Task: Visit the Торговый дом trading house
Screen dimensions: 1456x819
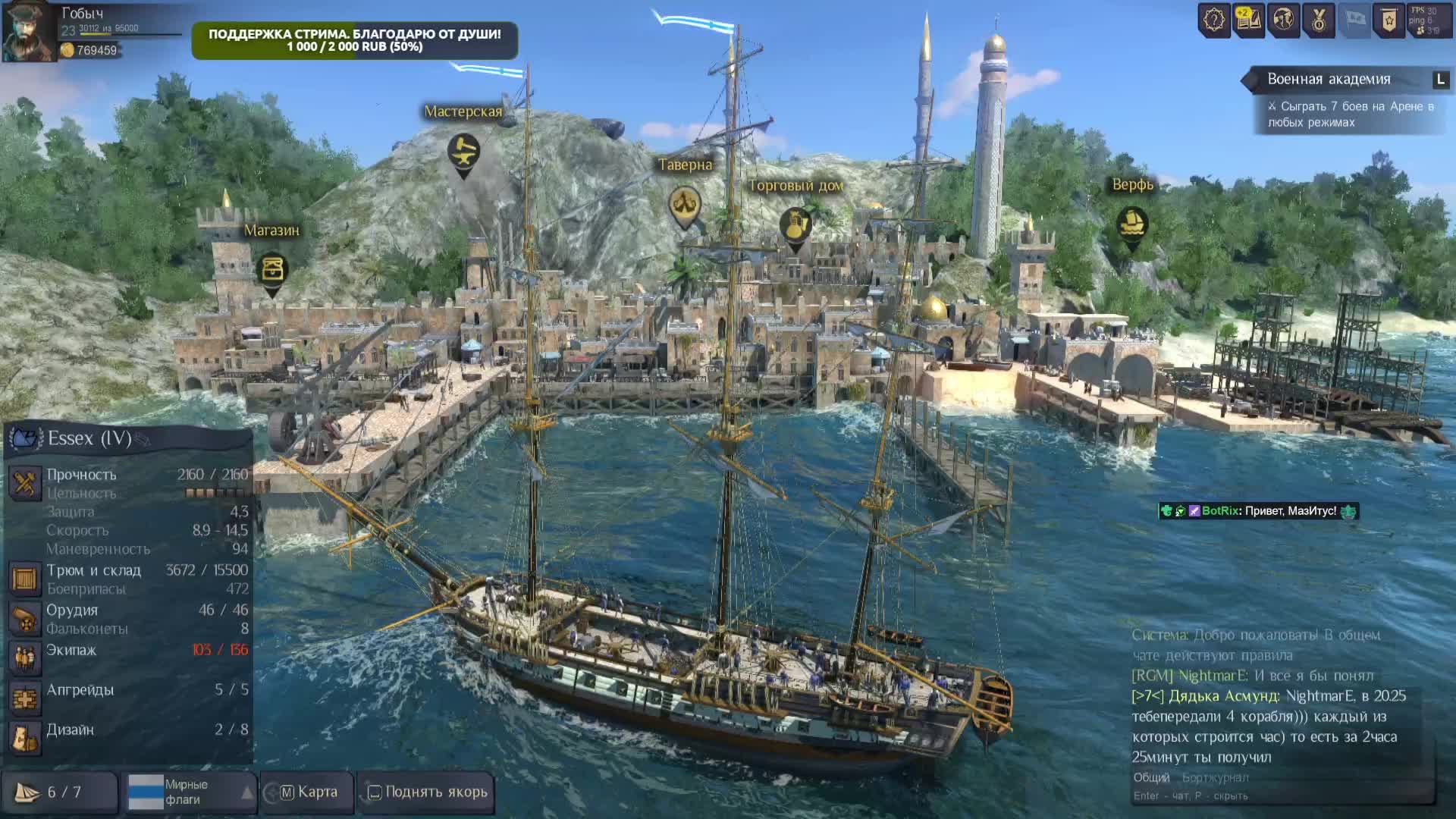Action: tap(795, 224)
